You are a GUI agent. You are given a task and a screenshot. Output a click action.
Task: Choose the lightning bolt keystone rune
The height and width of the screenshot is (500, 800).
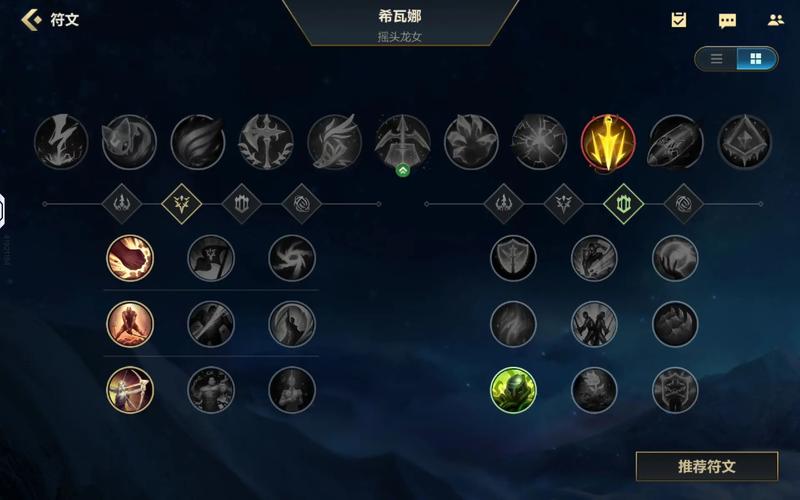click(x=61, y=142)
